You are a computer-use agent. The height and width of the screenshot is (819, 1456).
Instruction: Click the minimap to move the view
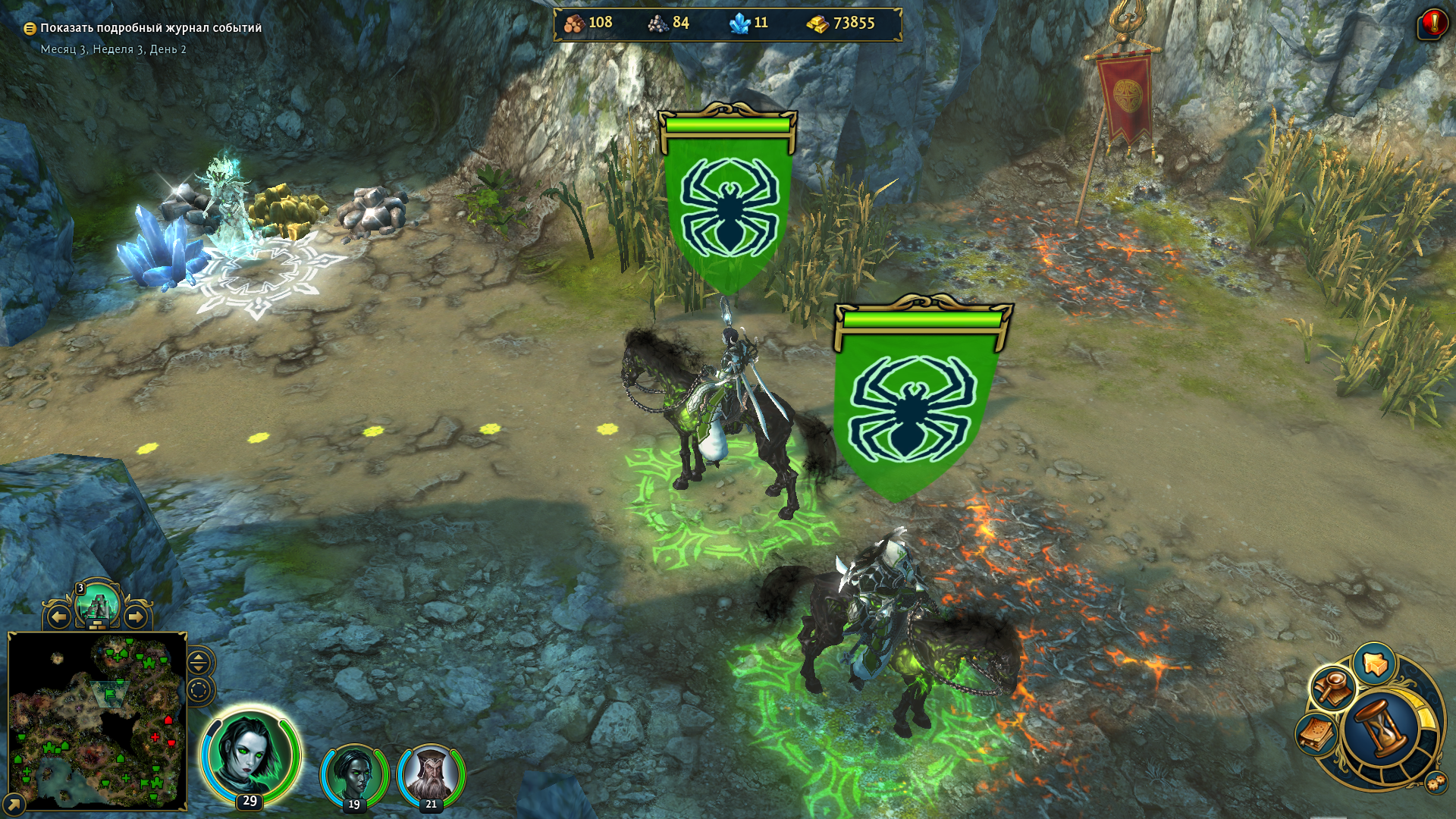pos(97,720)
